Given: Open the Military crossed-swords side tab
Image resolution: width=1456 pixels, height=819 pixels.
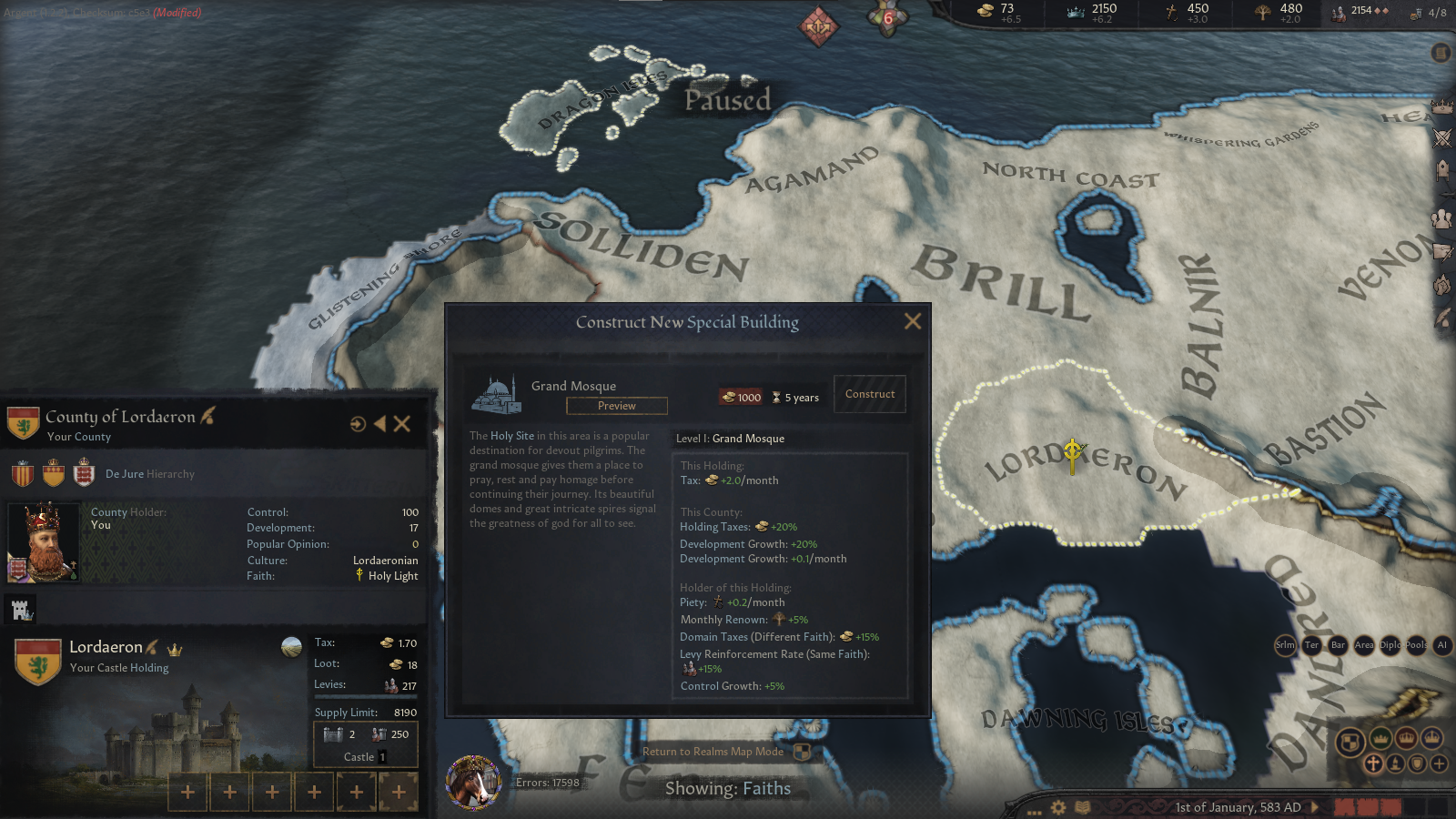Looking at the screenshot, I should [1442, 138].
